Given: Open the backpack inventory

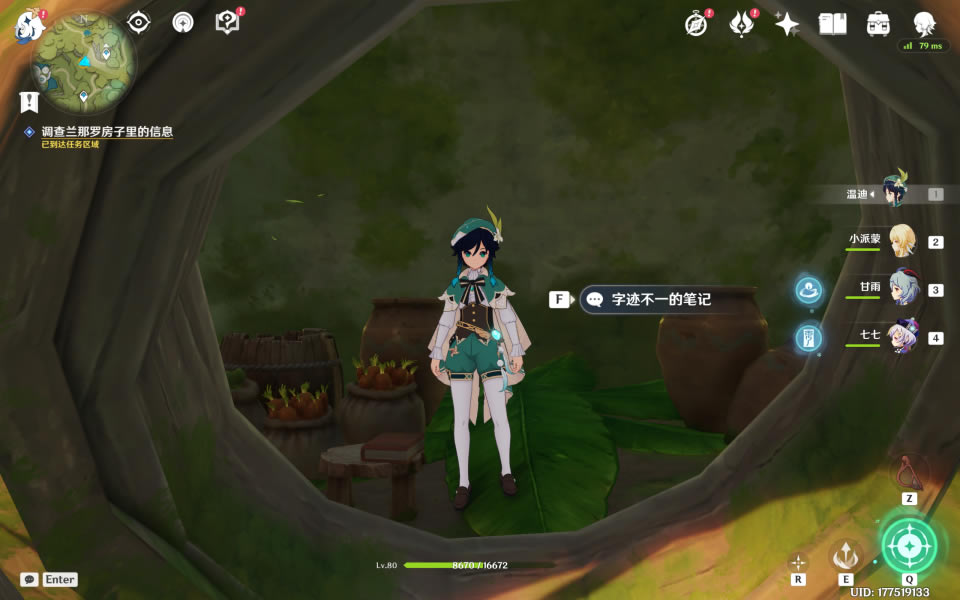Looking at the screenshot, I should (x=878, y=25).
